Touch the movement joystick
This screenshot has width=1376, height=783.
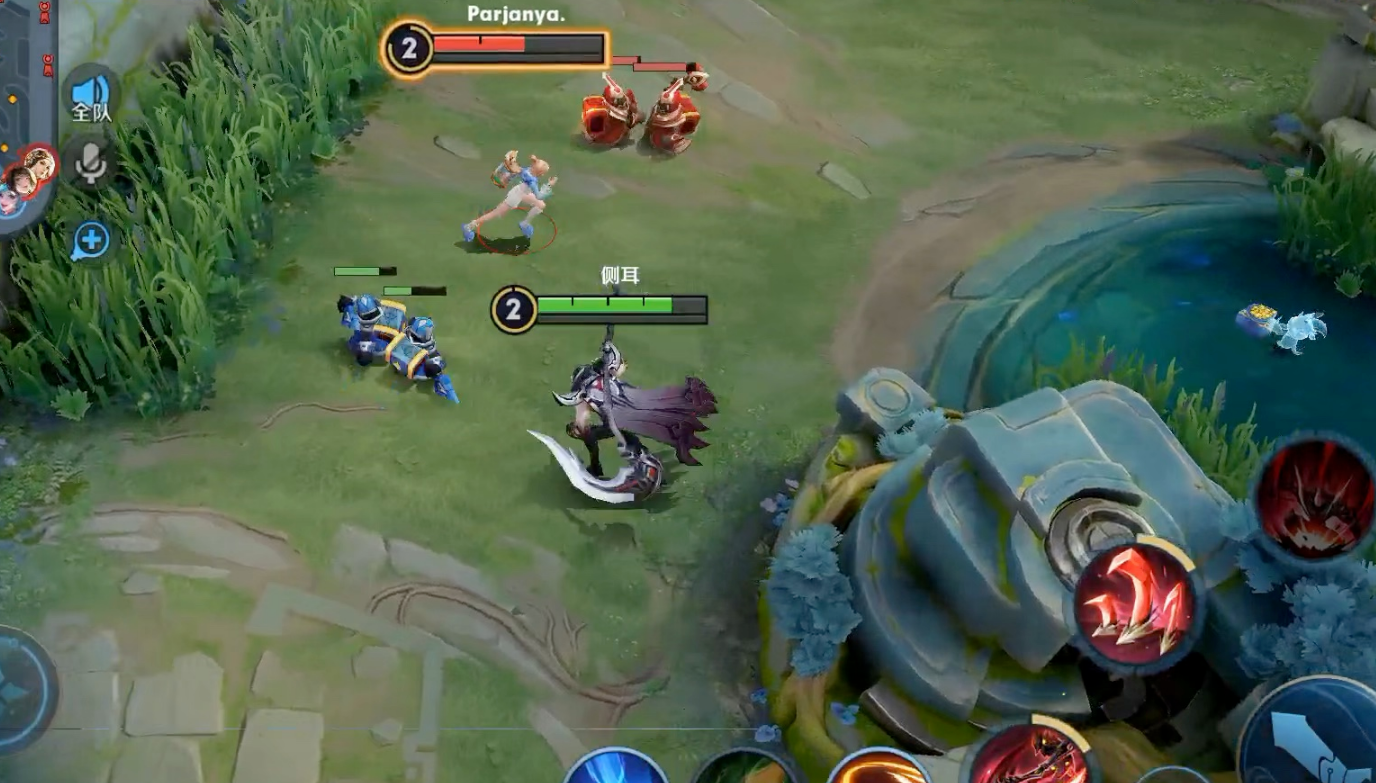point(20,690)
